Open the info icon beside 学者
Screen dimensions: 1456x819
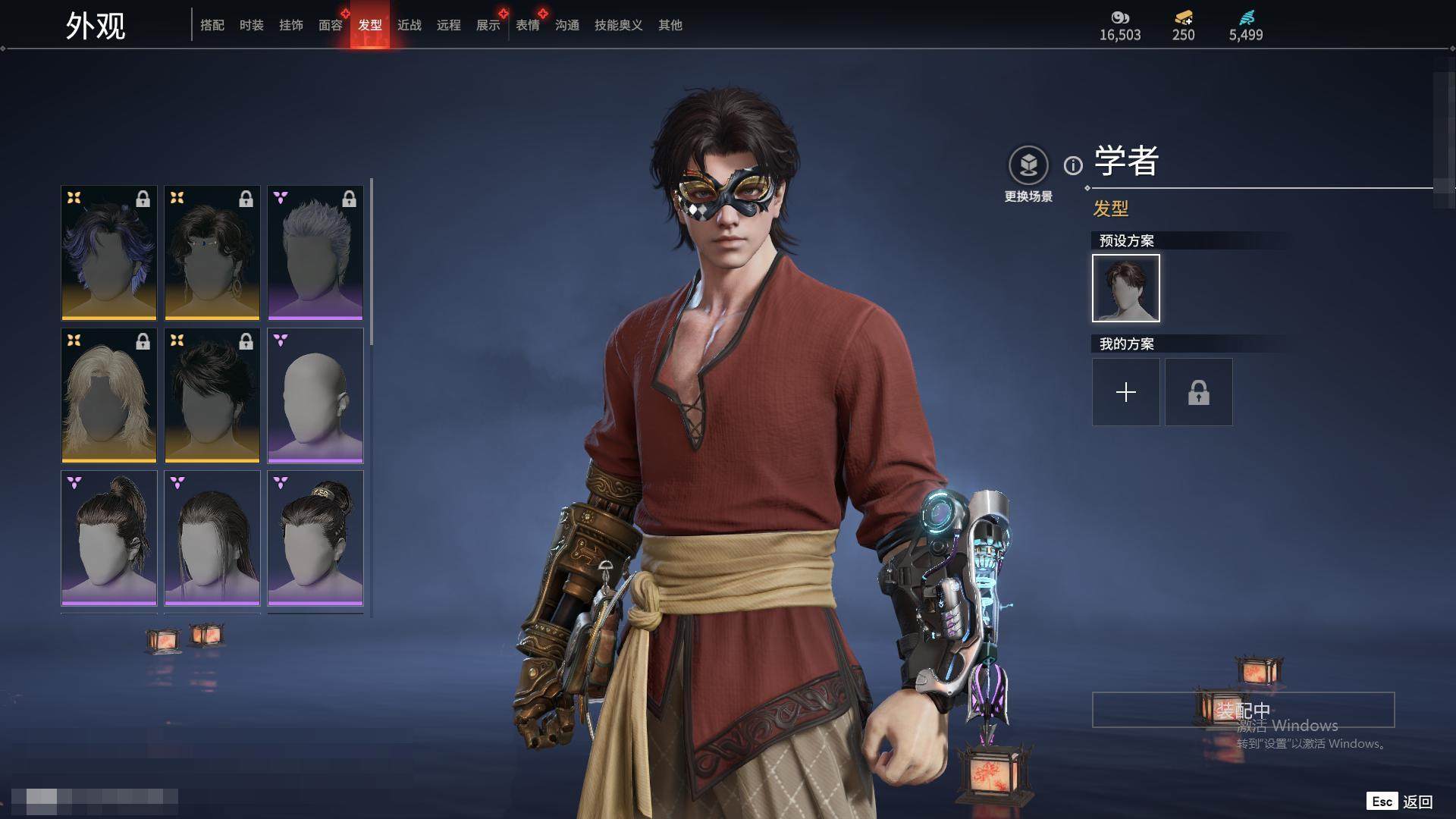1073,165
